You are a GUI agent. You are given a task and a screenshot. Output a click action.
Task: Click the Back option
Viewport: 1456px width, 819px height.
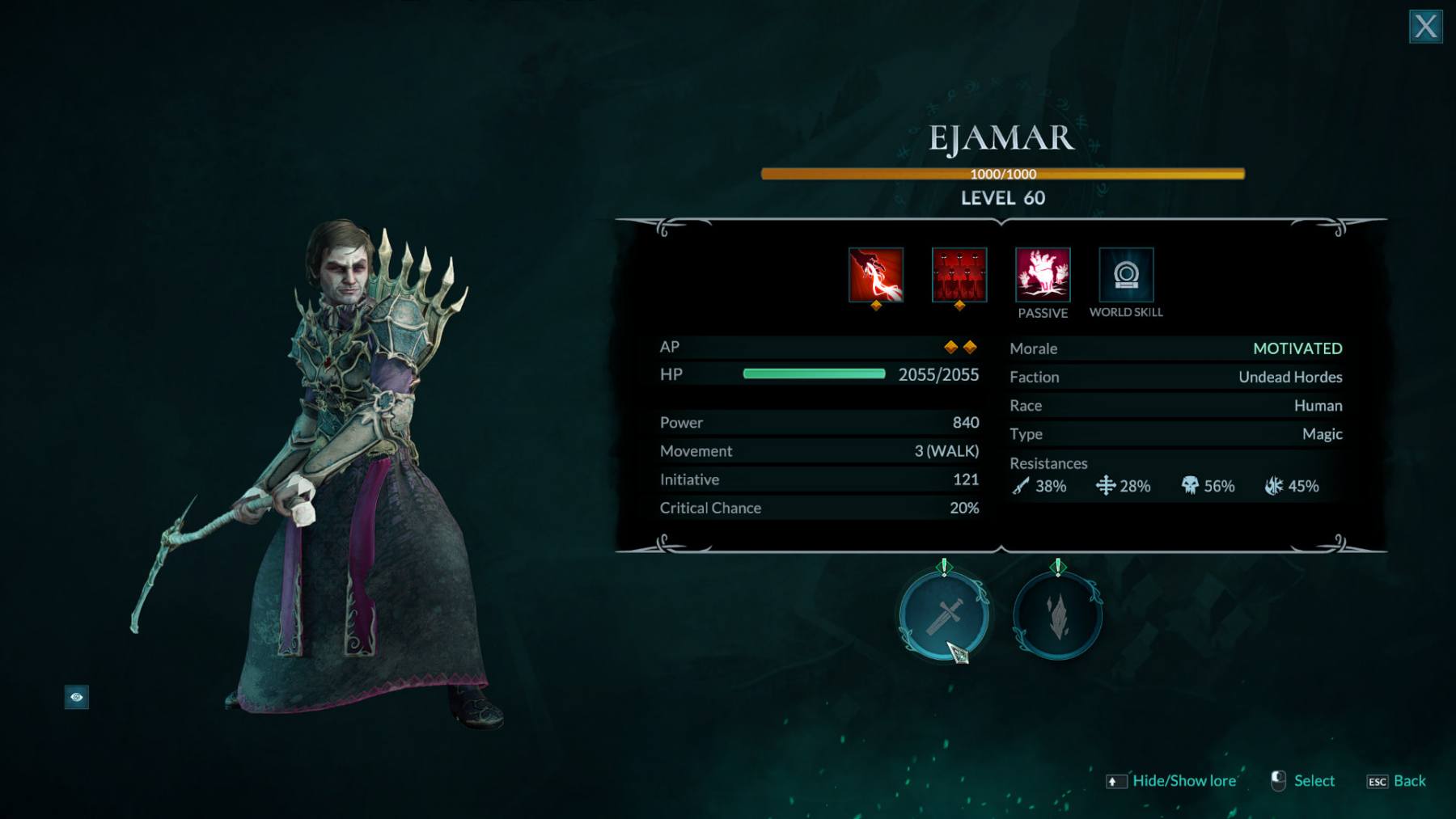coord(1409,781)
